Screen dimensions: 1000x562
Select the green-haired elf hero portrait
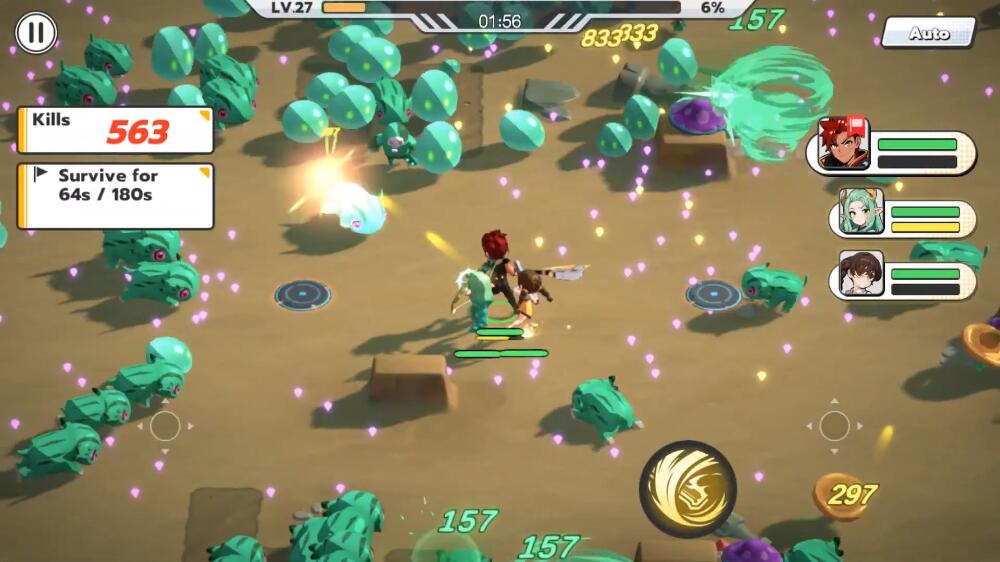[x=860, y=211]
